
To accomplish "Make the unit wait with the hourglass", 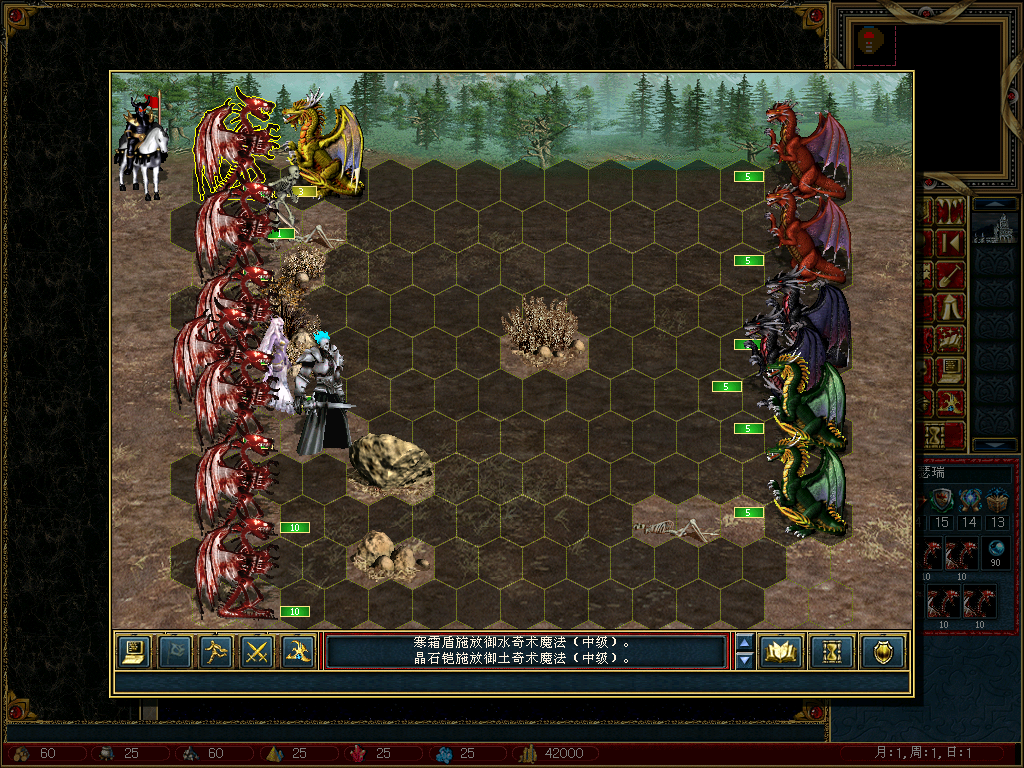I will pos(831,652).
